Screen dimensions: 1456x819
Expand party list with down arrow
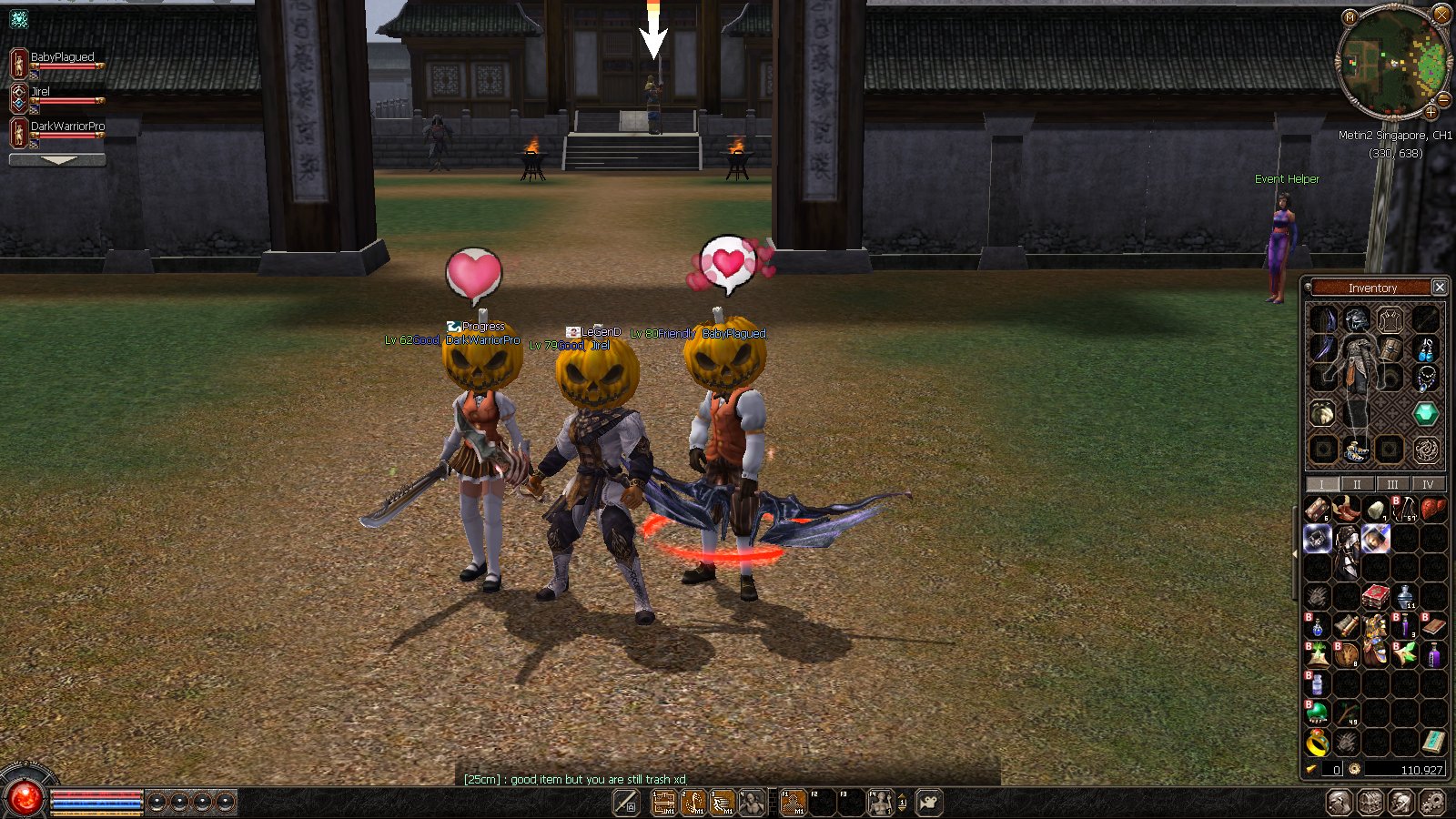(x=57, y=160)
